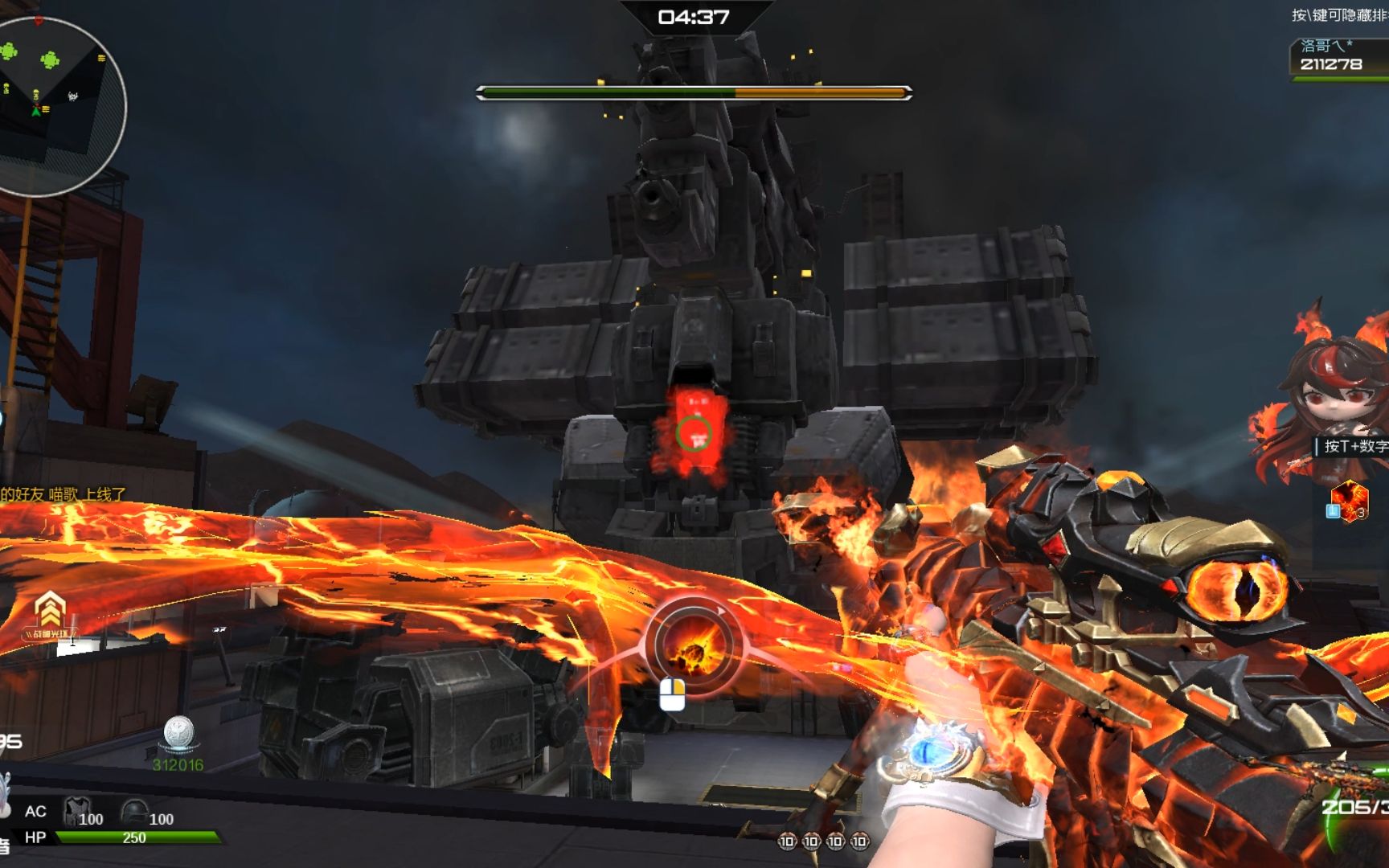Activate the phoenix hexagon skill icon
Image resolution: width=1389 pixels, height=868 pixels.
(x=1350, y=500)
